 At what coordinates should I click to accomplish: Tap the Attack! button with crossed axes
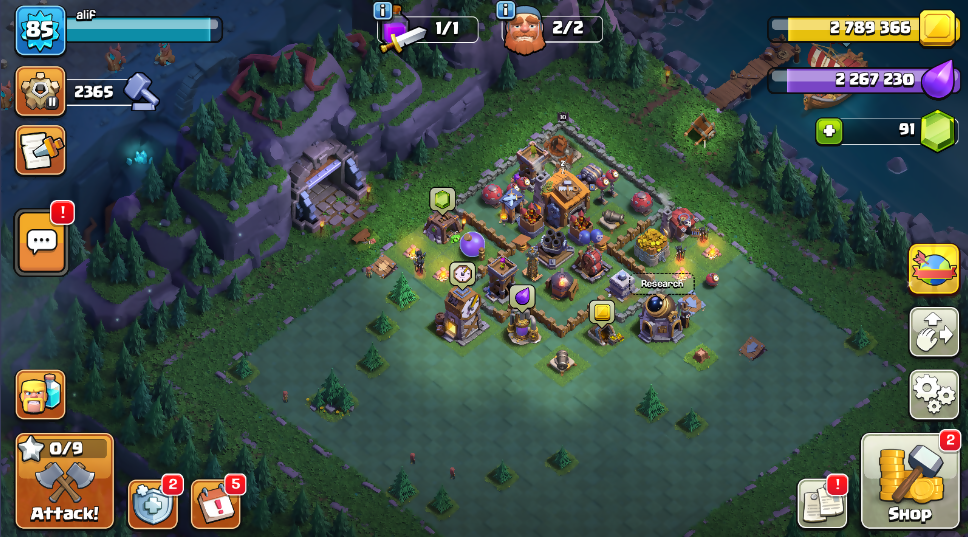tap(65, 481)
